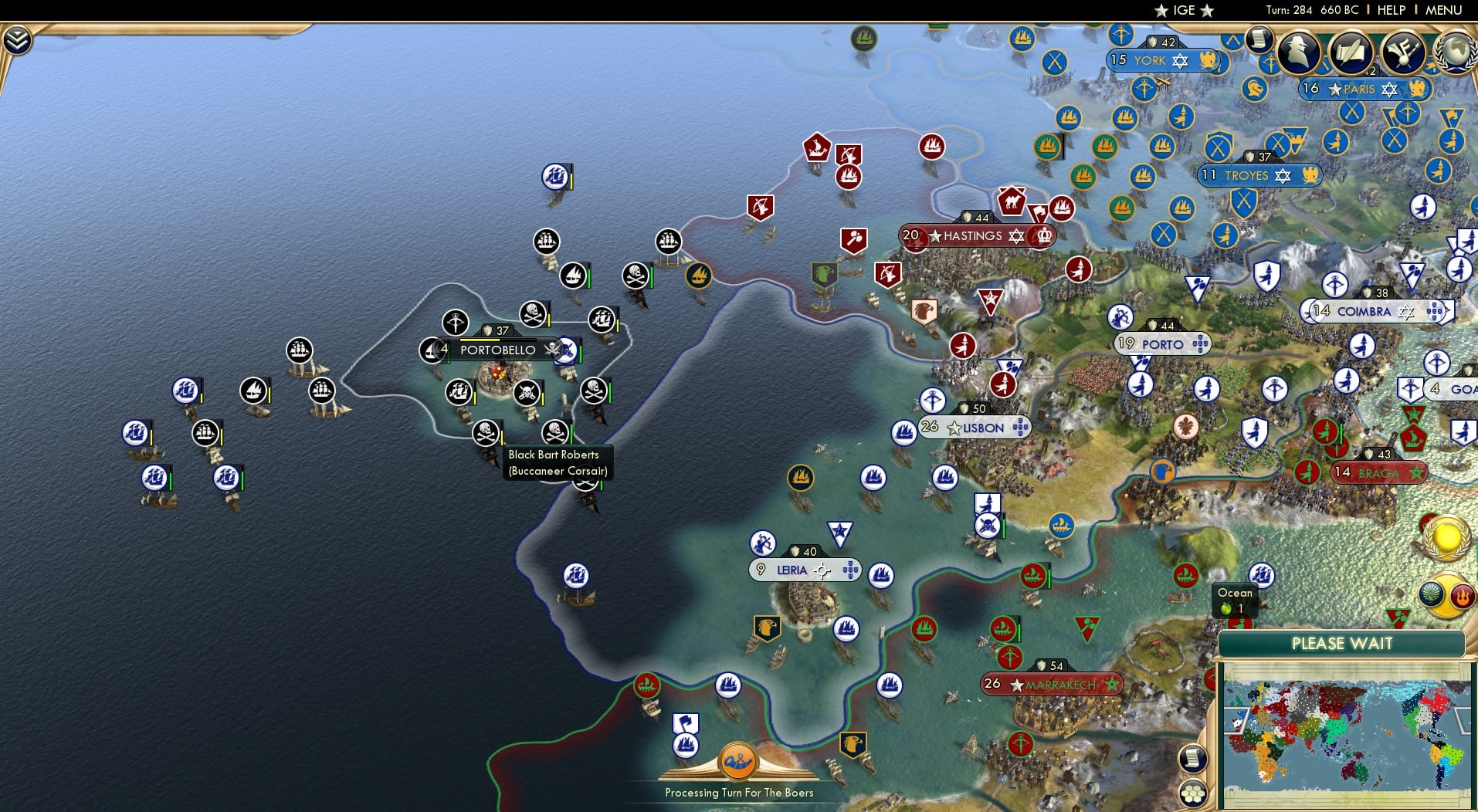Open the Espionage overview spy icon

(1298, 51)
